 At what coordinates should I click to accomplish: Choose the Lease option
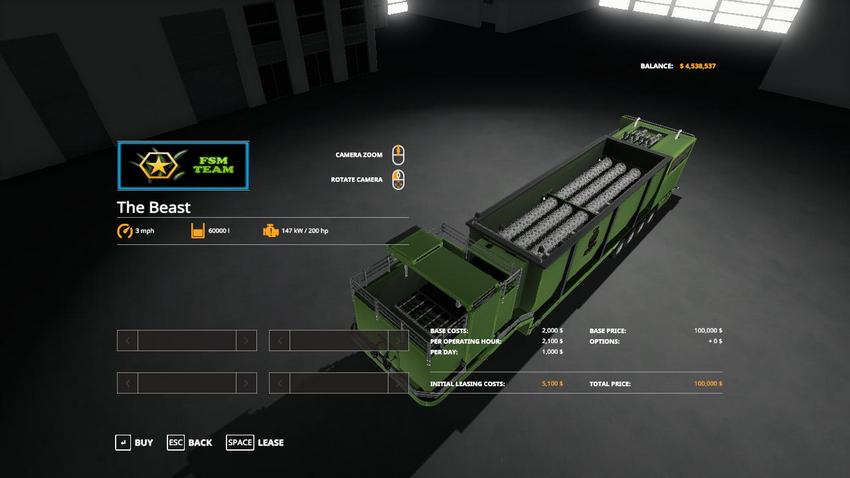[255, 442]
